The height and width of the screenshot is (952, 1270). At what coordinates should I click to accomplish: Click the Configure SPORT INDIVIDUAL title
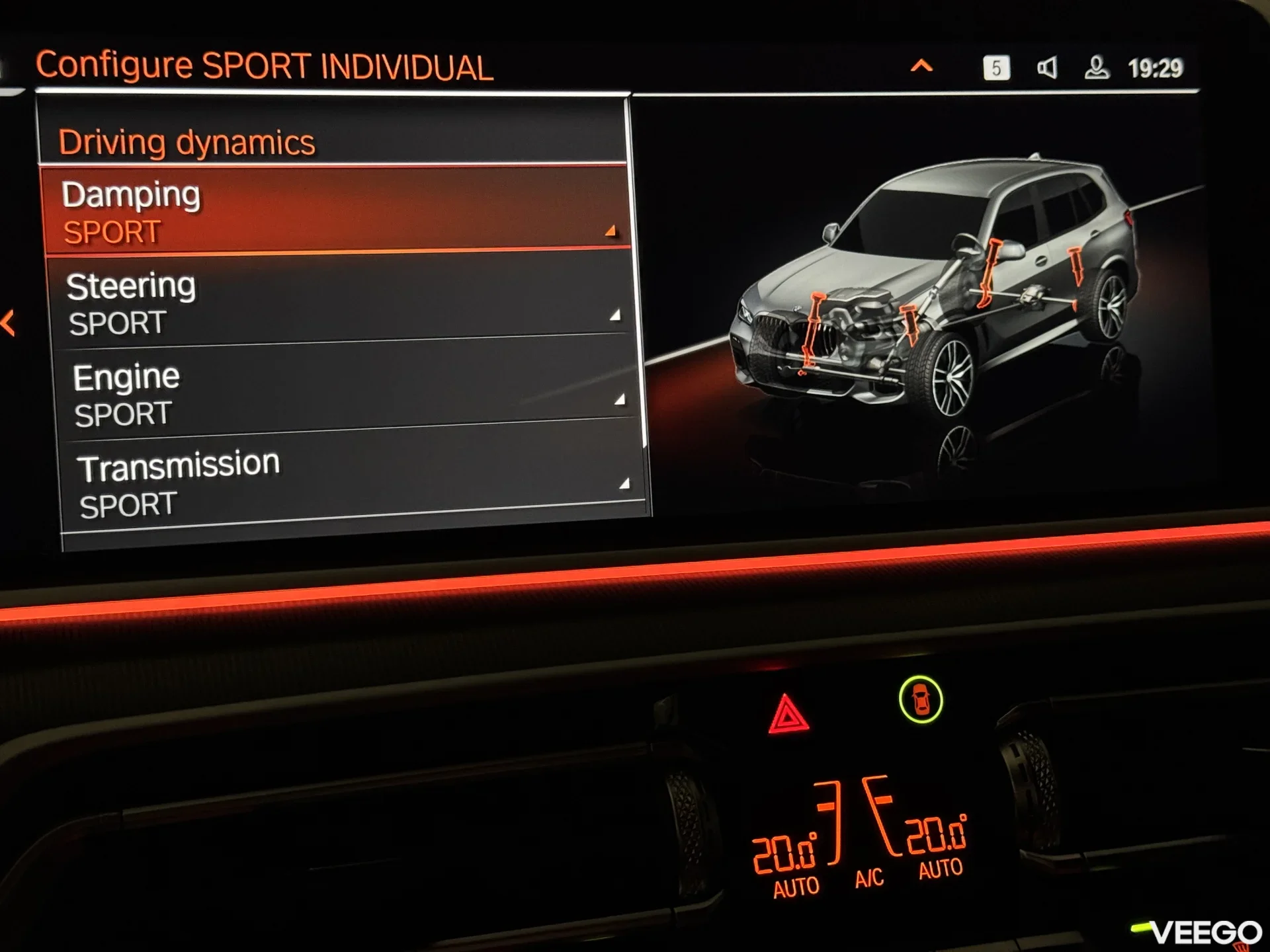click(265, 64)
